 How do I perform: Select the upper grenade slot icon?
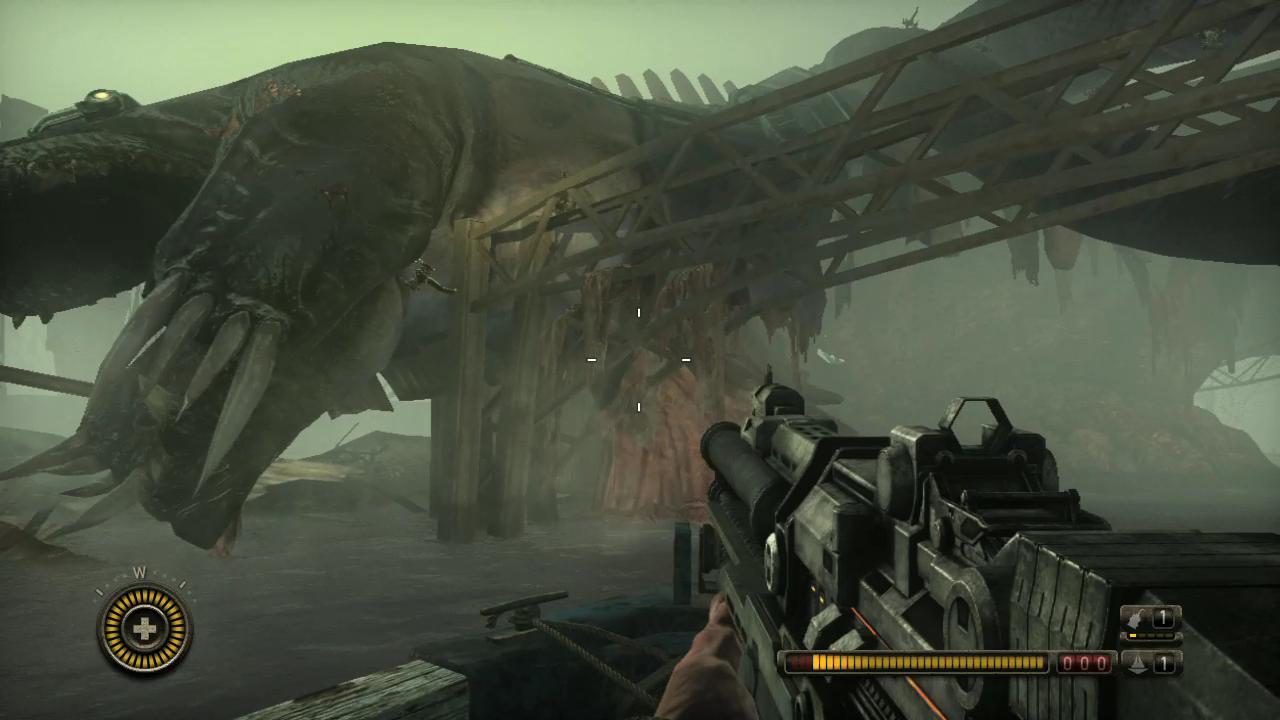tap(1139, 618)
